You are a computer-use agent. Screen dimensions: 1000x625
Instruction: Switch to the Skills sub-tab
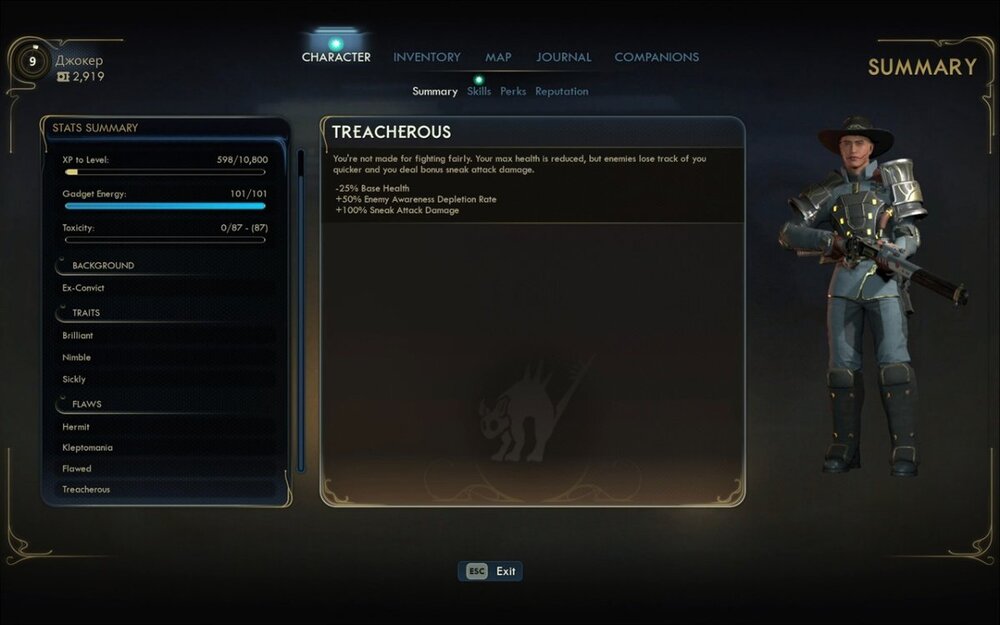[479, 91]
